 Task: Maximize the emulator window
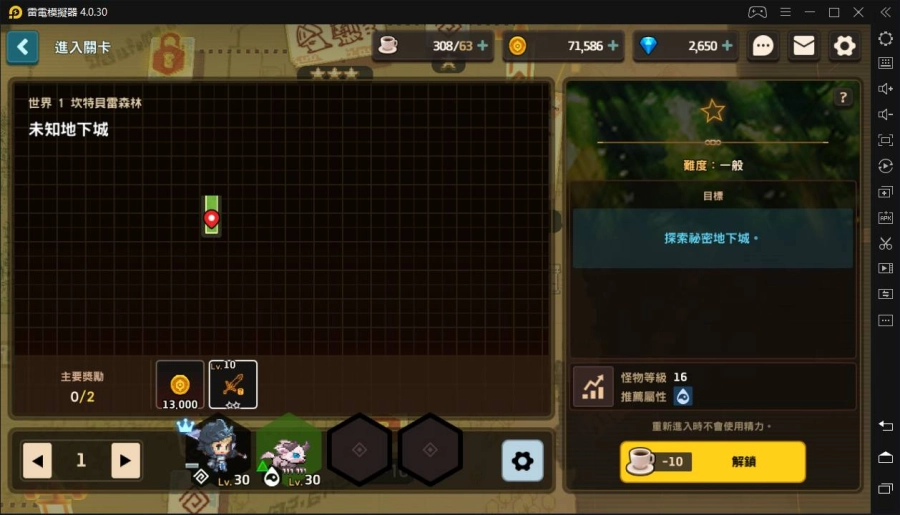[834, 12]
